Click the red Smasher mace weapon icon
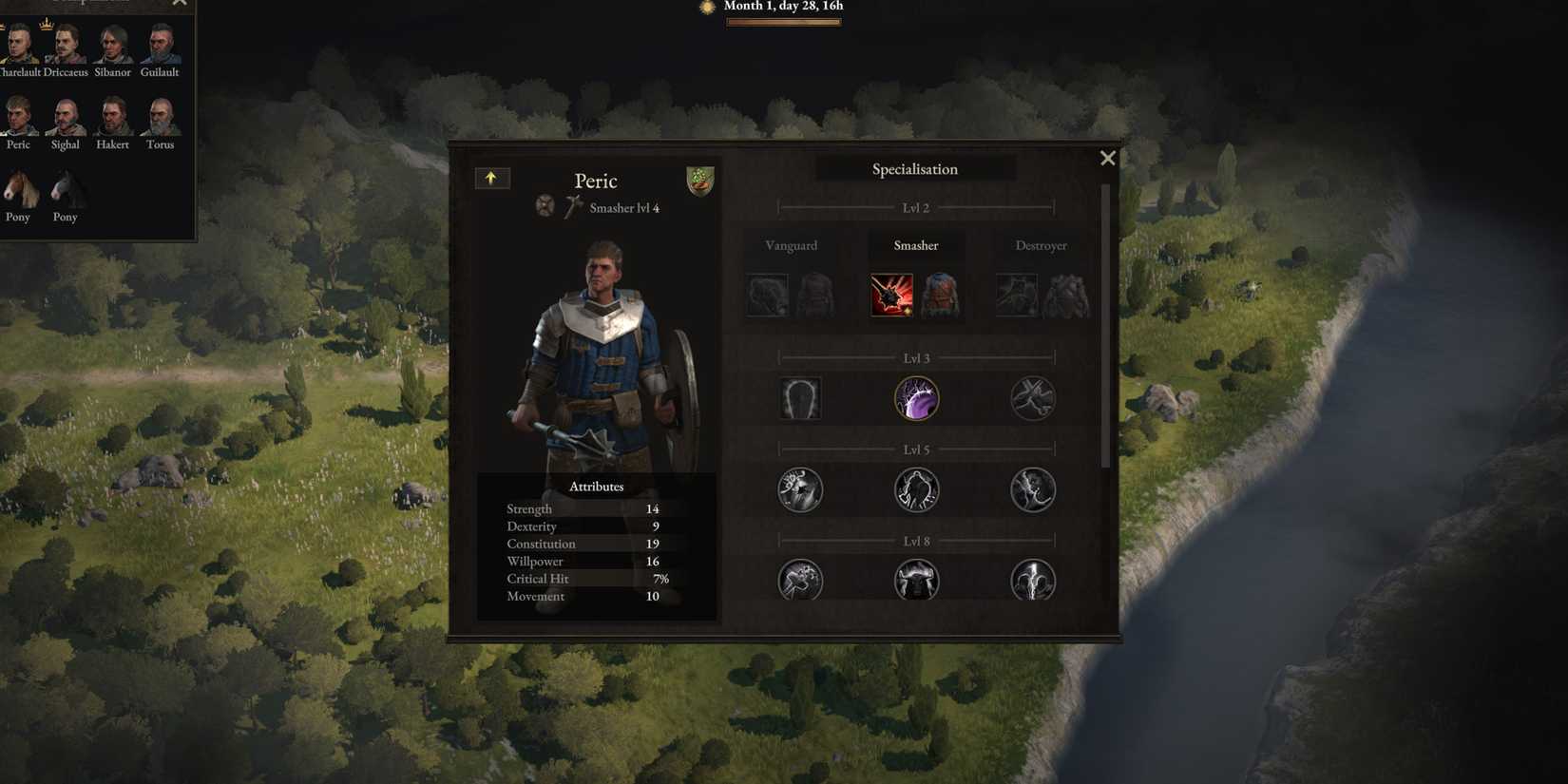The width and height of the screenshot is (1568, 784). point(890,295)
